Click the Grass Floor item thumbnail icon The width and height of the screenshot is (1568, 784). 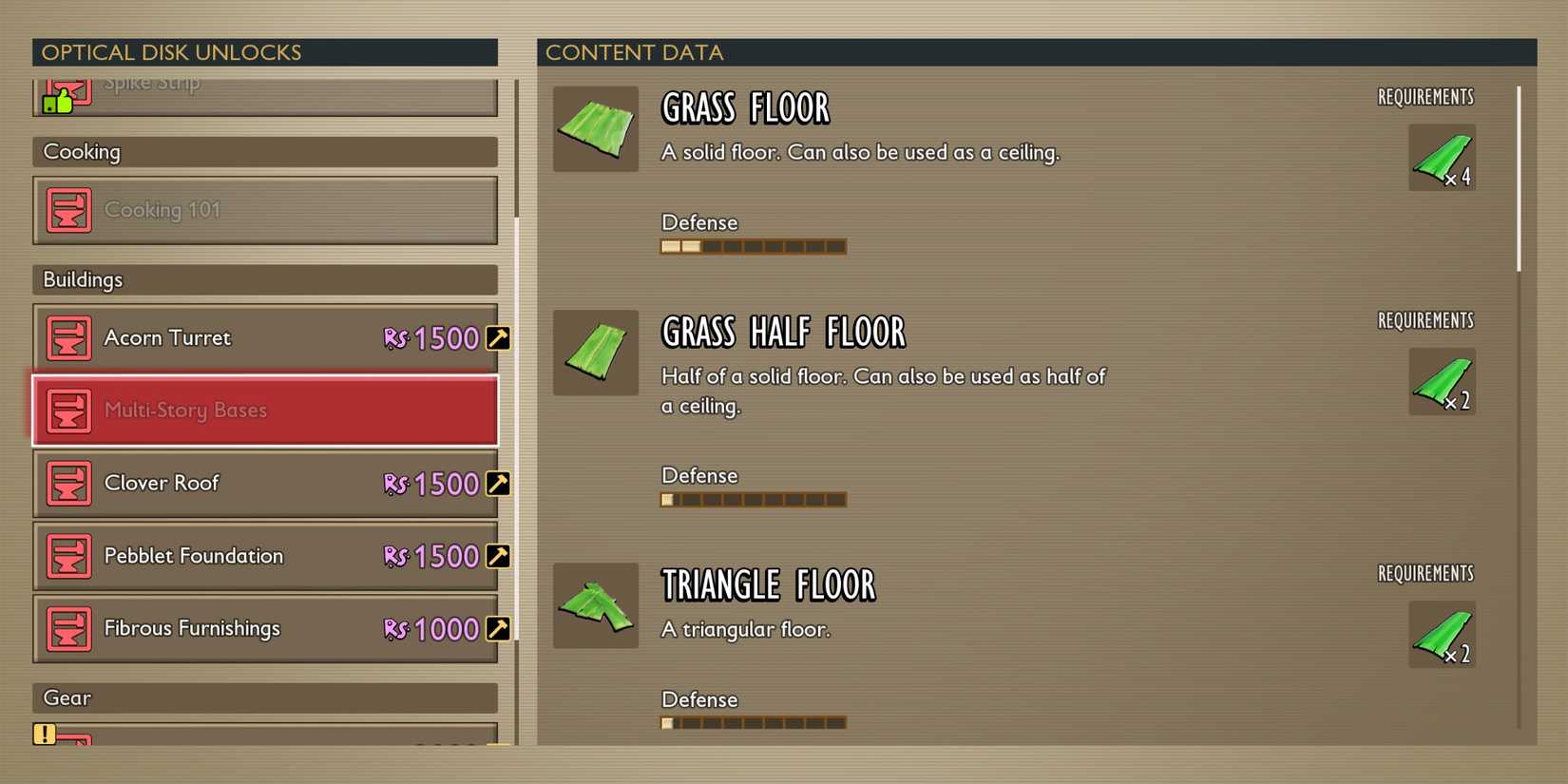[x=595, y=129]
